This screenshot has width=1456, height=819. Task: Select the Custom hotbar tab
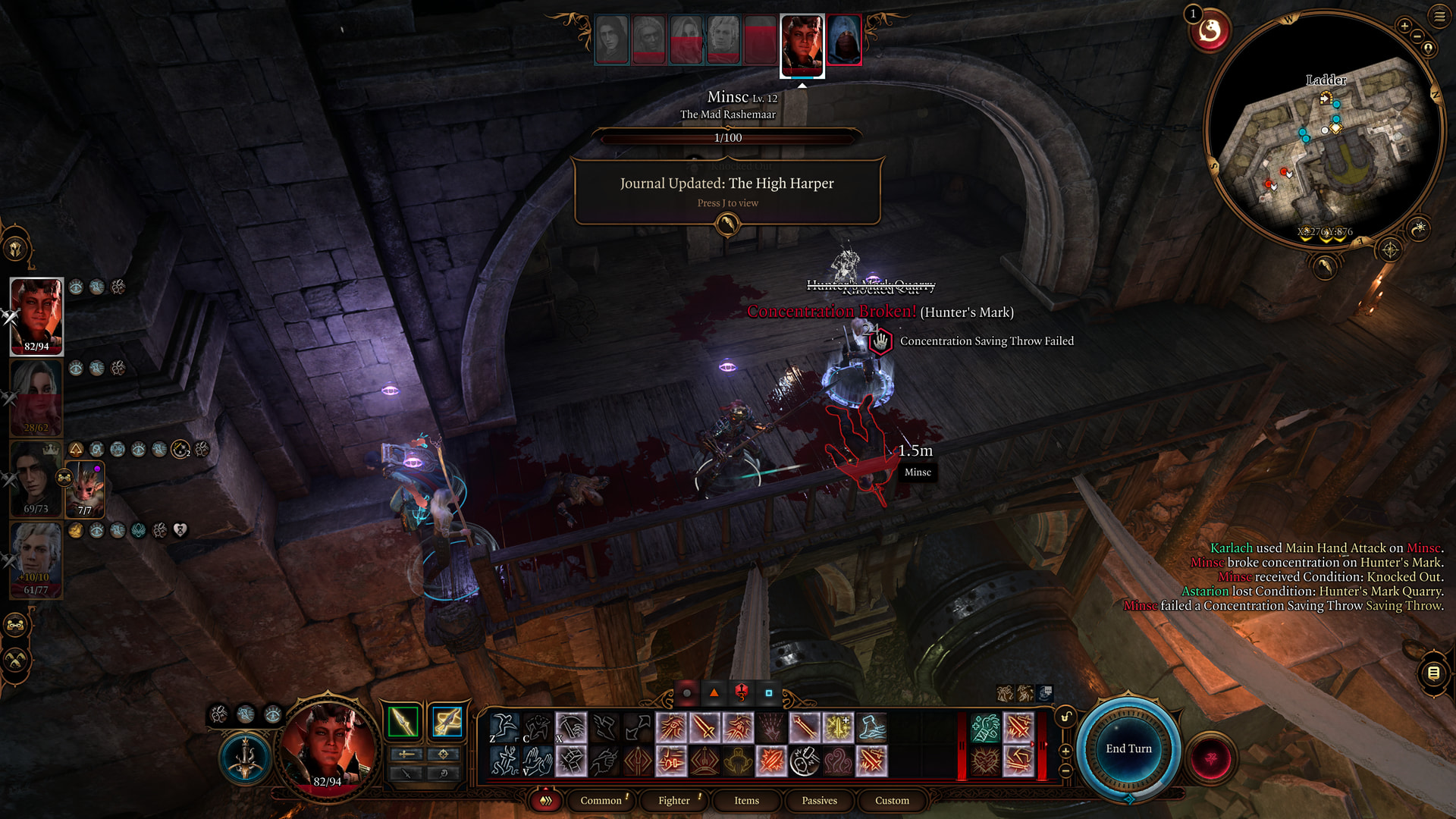tap(892, 800)
